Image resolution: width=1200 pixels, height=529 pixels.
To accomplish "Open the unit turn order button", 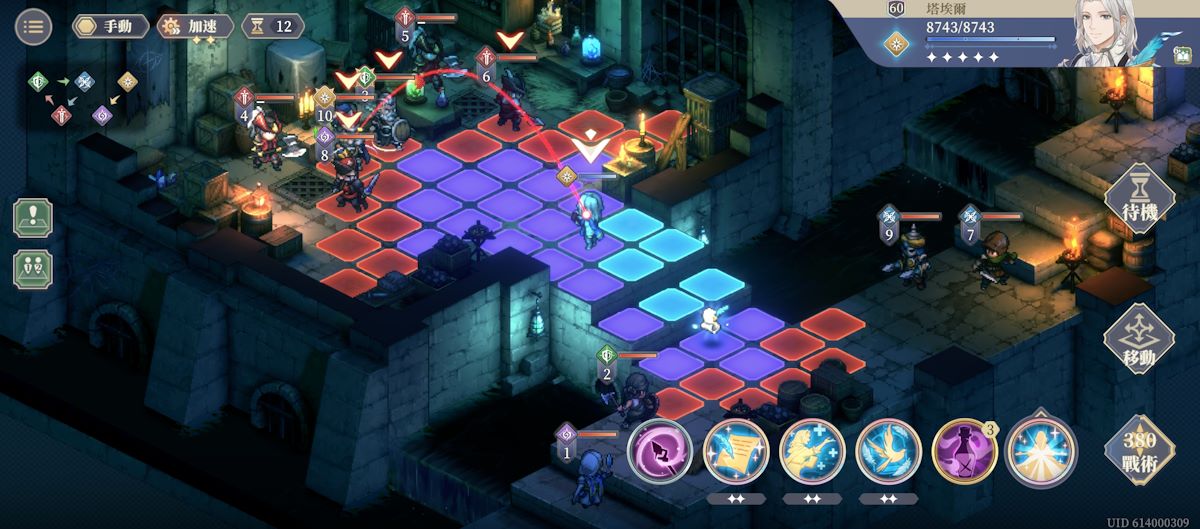I will click(x=33, y=269).
